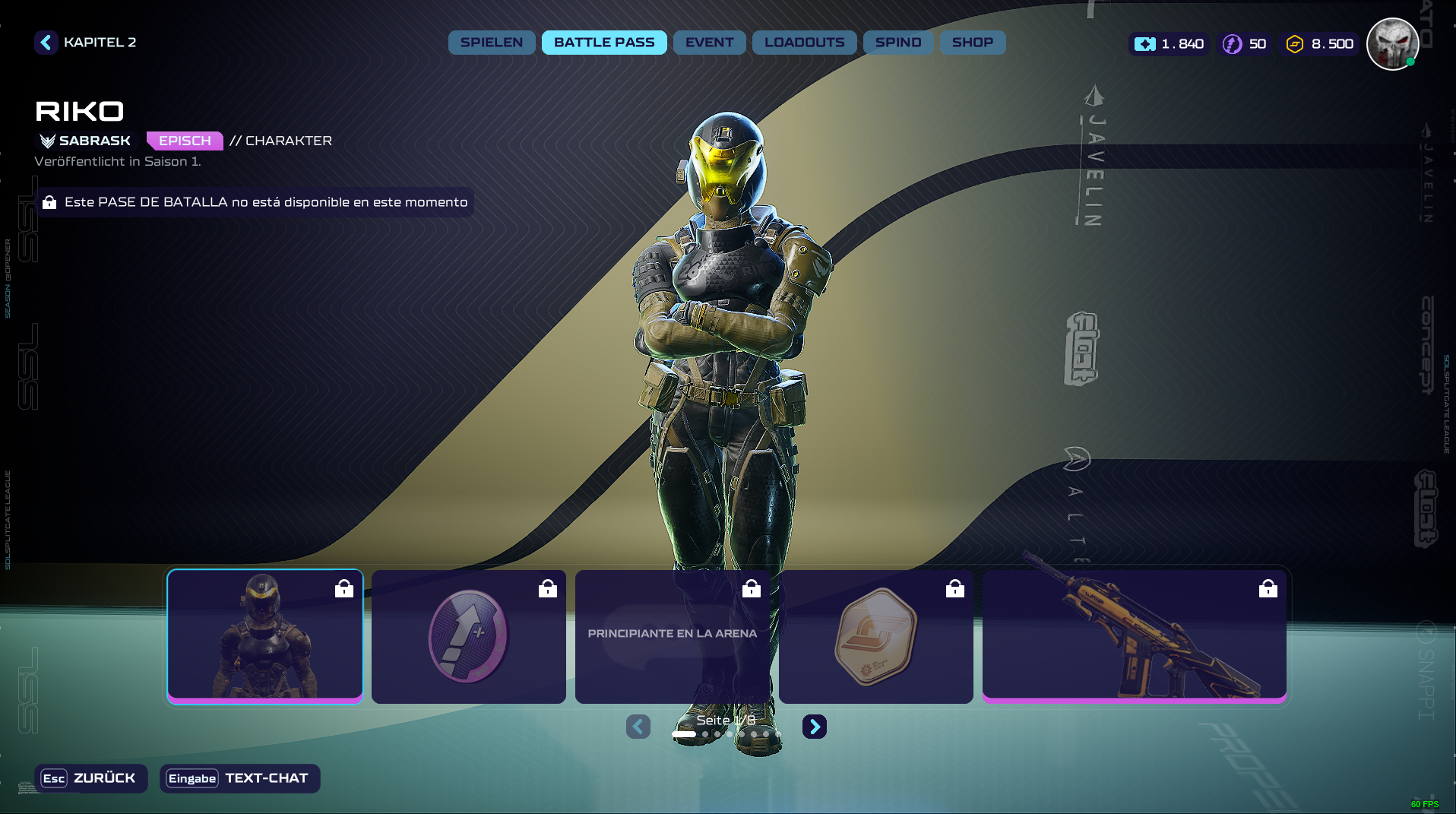Select the Principiante en la Arena reward

click(672, 636)
